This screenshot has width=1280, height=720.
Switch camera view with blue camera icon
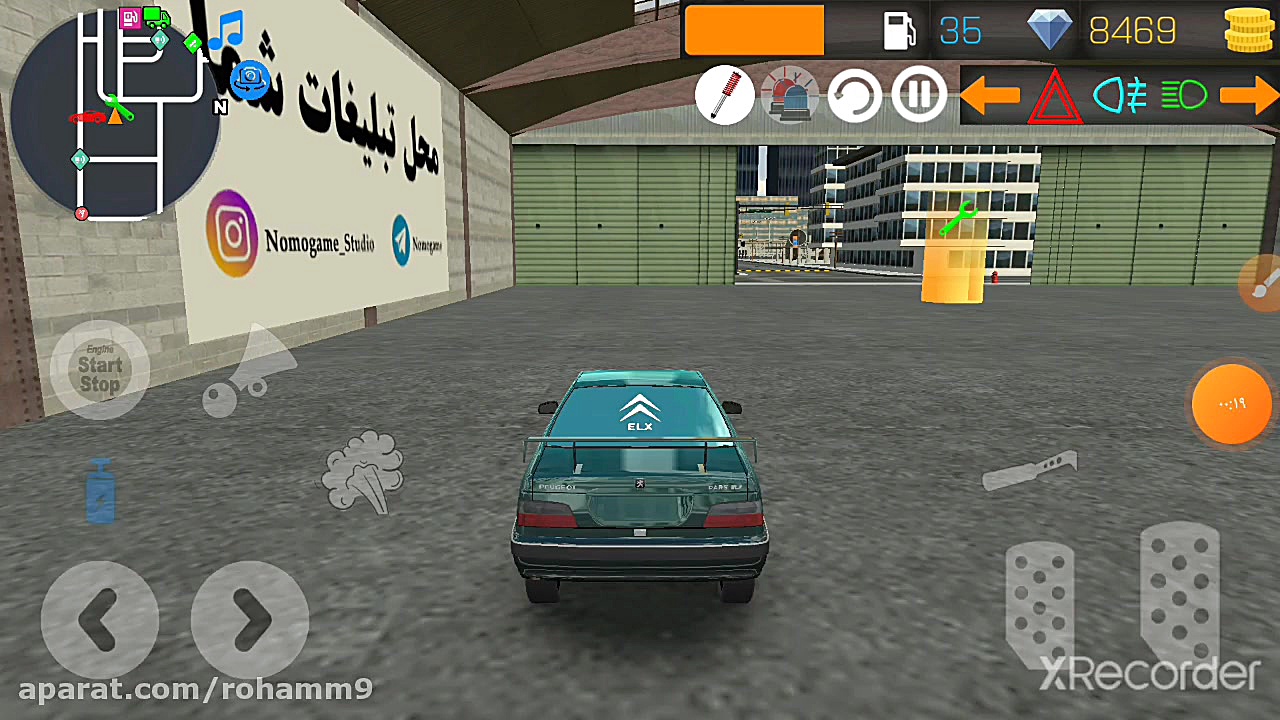(249, 80)
